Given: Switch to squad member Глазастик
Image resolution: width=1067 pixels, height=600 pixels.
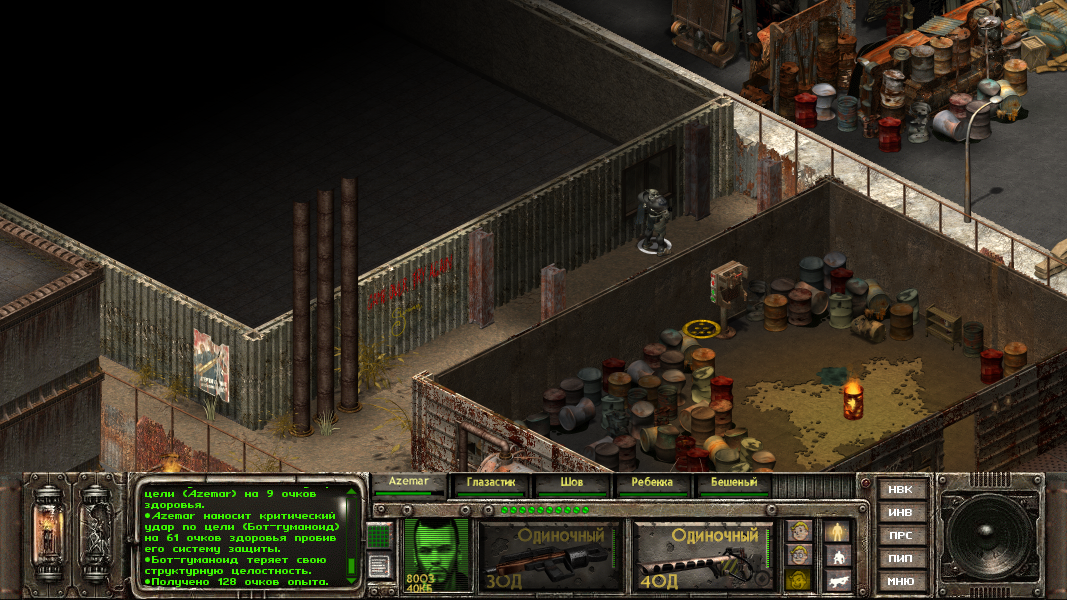Looking at the screenshot, I should [490, 483].
